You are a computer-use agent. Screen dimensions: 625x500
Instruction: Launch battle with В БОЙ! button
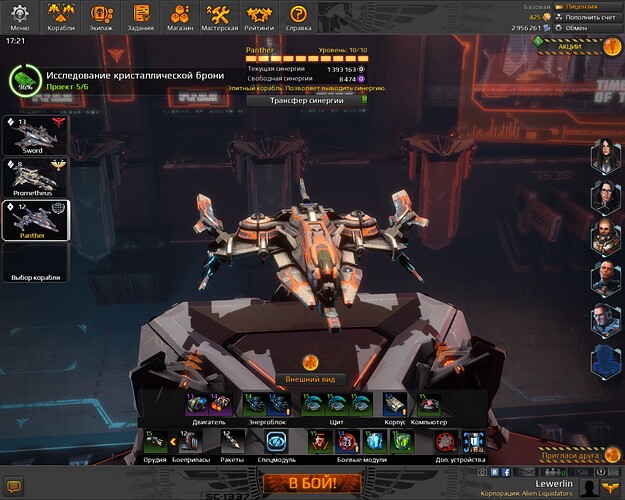pyautogui.click(x=312, y=484)
